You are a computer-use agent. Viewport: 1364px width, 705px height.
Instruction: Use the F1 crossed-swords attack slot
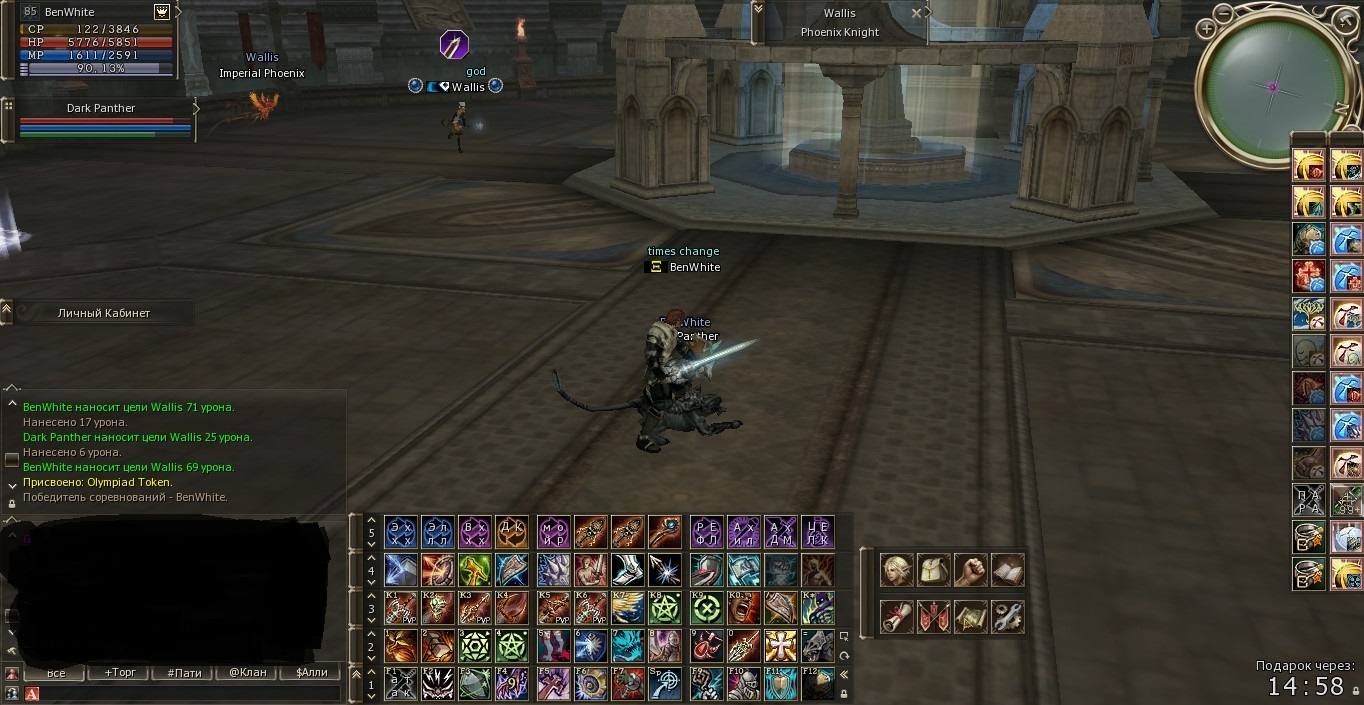coord(400,683)
